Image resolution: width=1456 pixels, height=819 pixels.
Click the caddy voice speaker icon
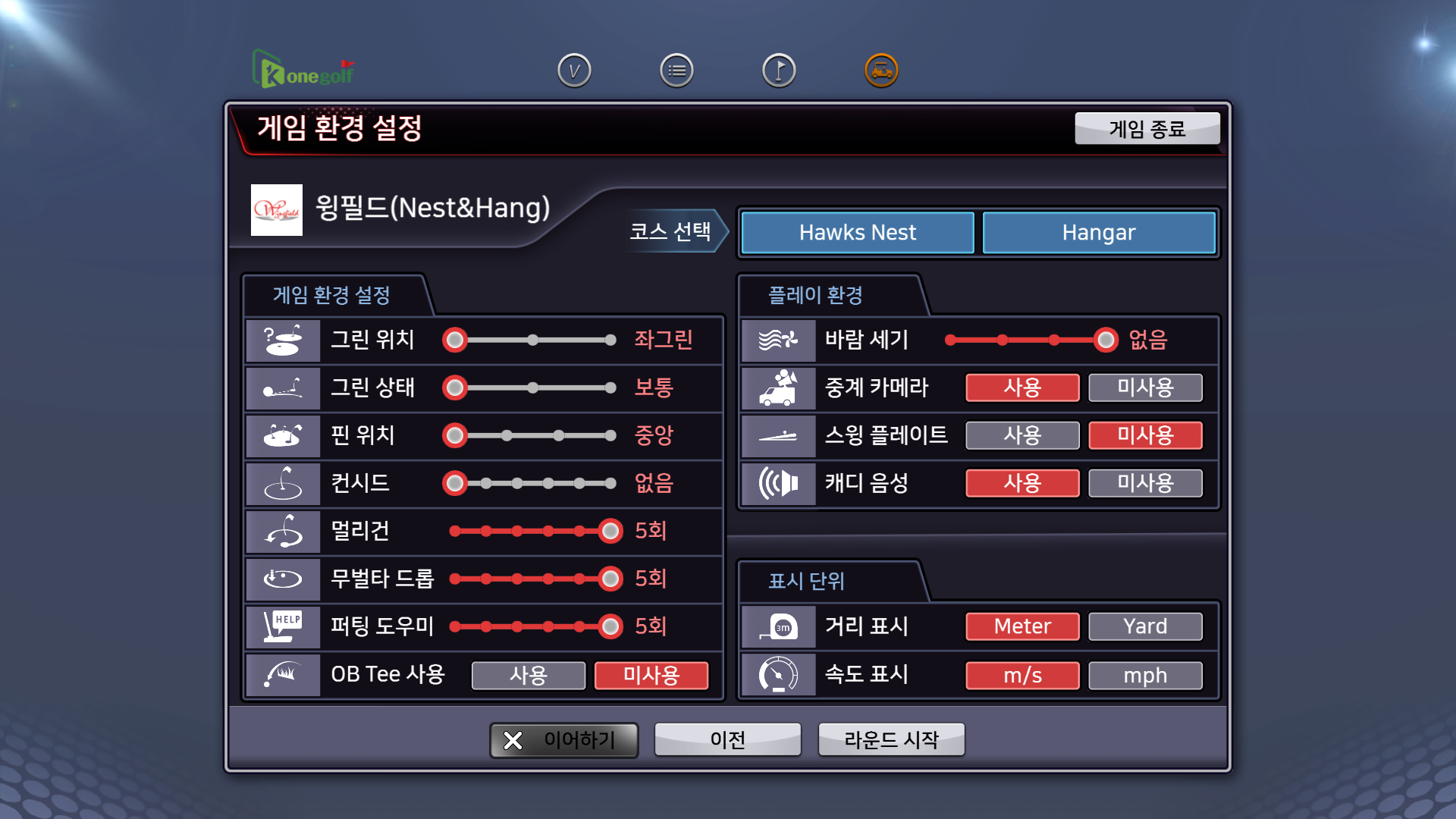(778, 483)
